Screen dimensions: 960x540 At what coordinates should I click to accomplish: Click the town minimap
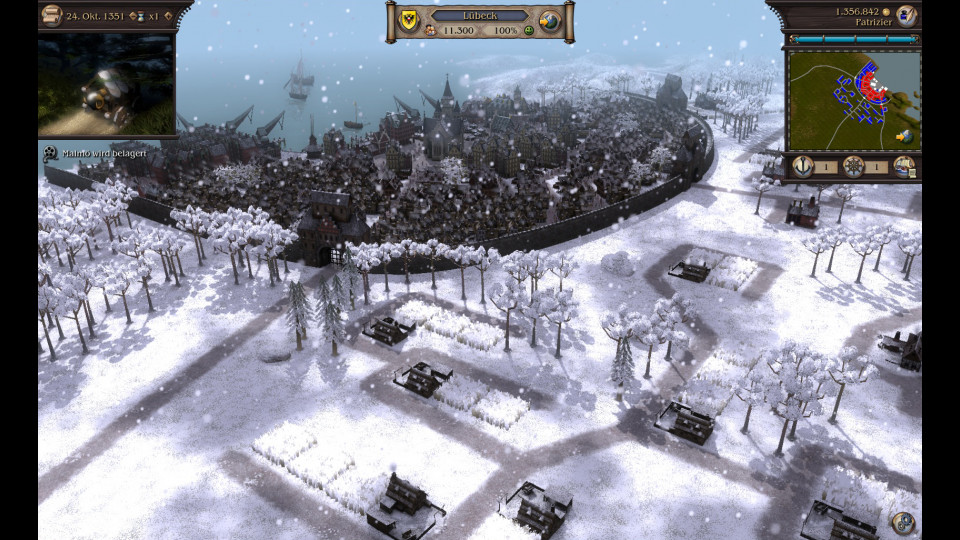853,100
